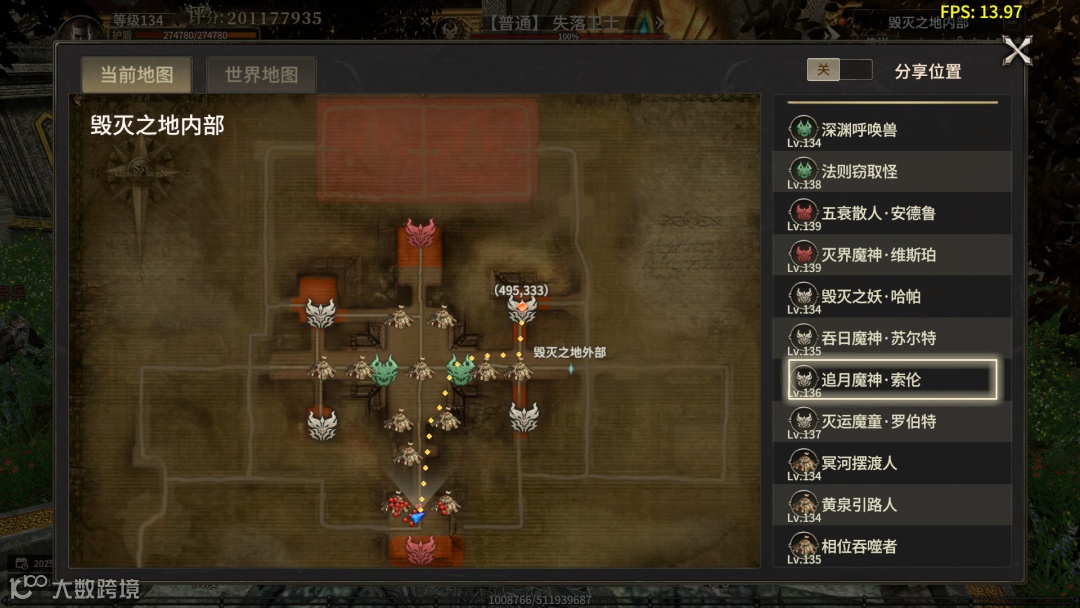Select boss 五衰散人·安德鲁
1080x608 pixels.
(x=892, y=213)
